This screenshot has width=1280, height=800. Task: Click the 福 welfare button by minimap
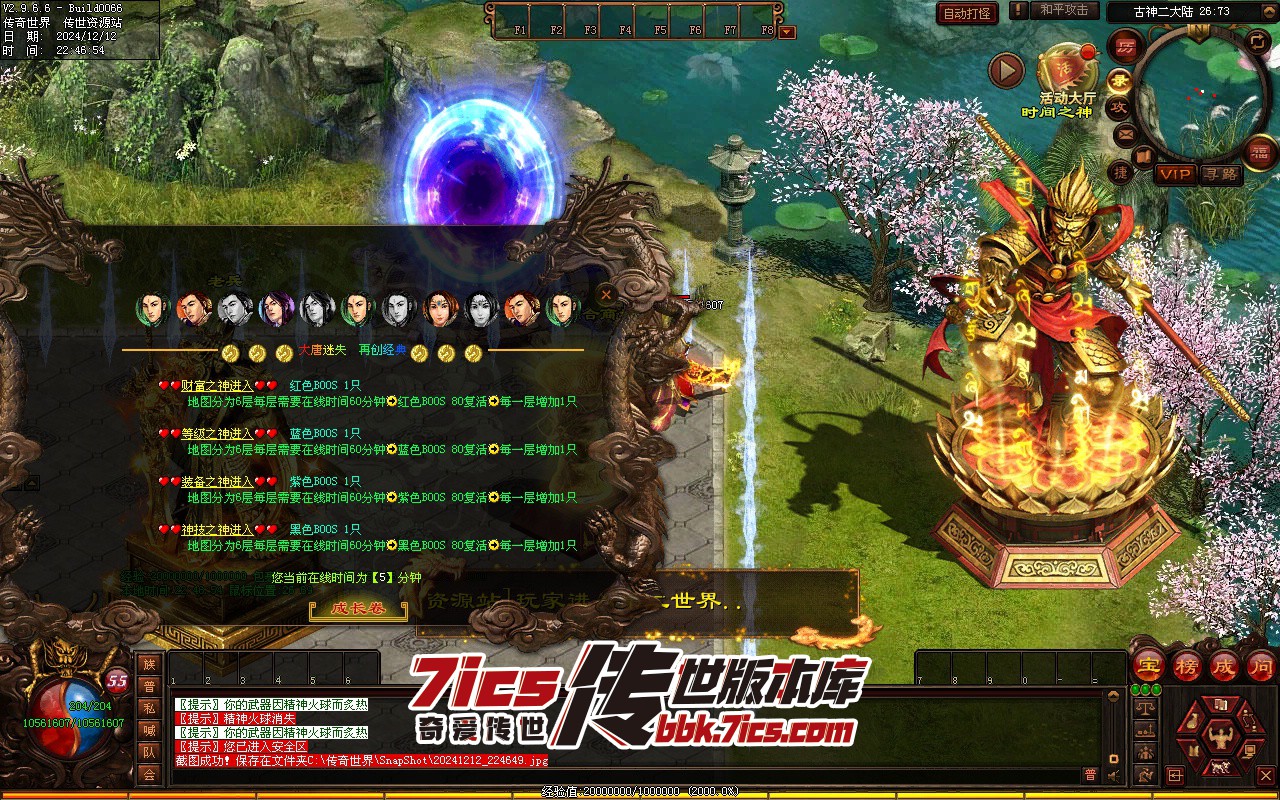[x=1262, y=152]
